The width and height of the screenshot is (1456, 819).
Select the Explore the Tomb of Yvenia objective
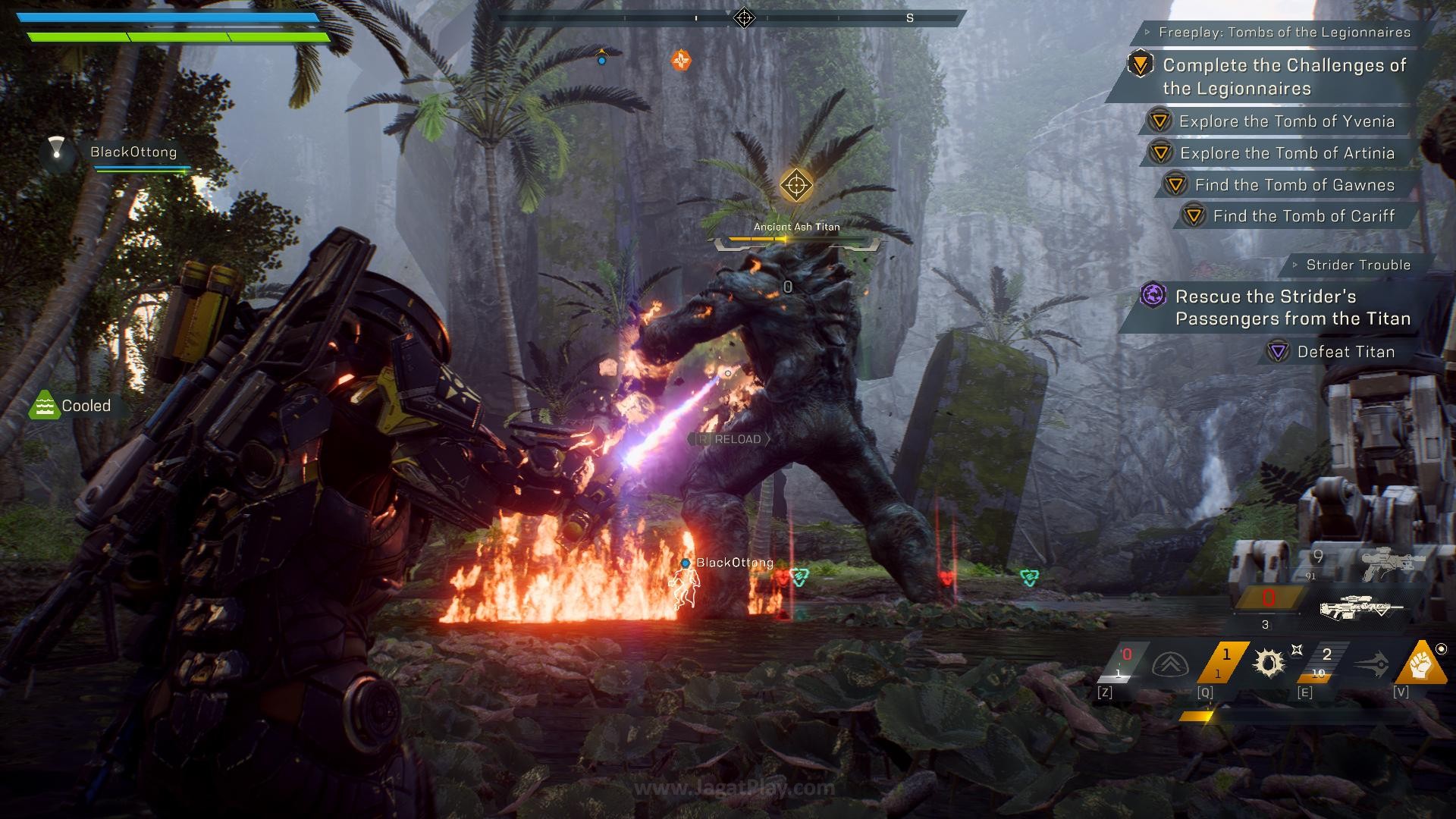click(1286, 121)
